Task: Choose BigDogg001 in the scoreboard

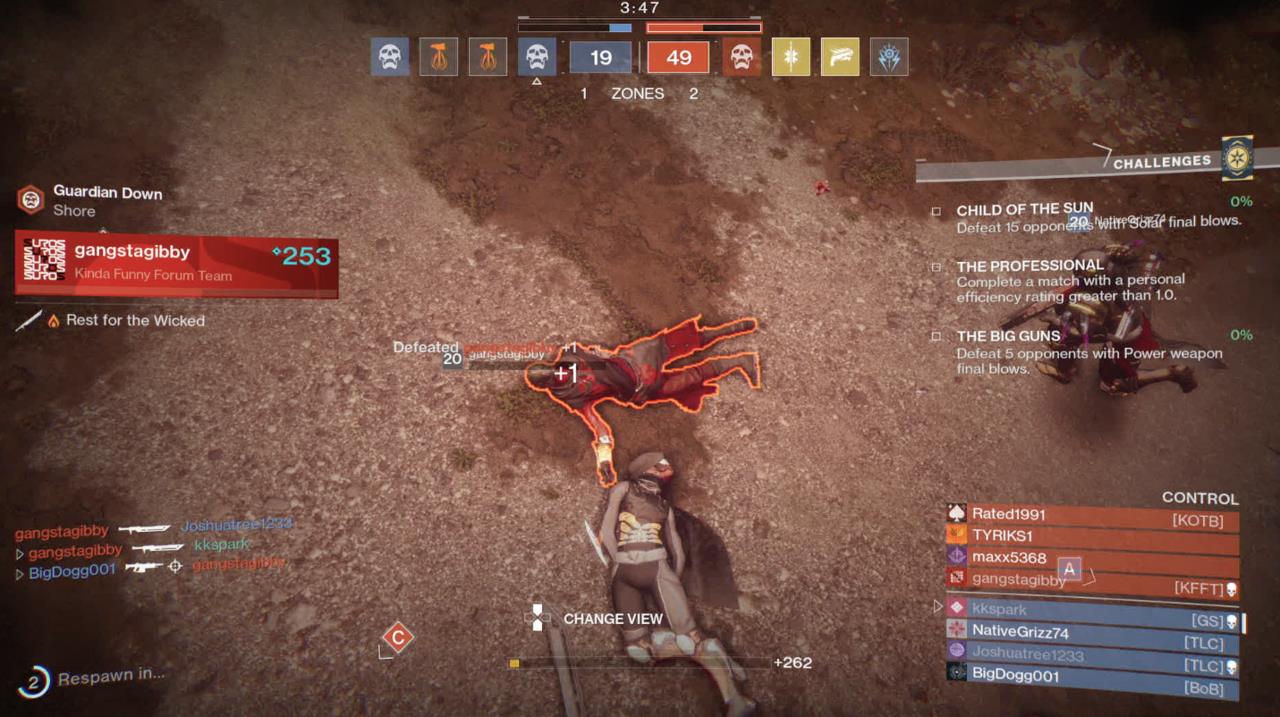Action: [1092, 676]
